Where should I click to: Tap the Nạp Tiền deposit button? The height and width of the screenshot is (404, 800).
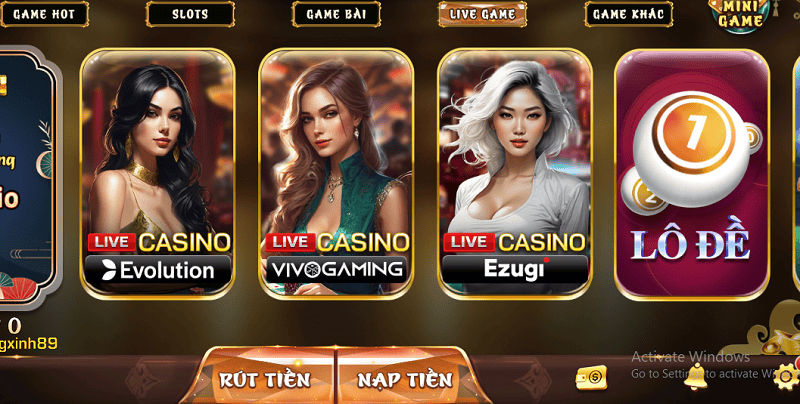(404, 379)
